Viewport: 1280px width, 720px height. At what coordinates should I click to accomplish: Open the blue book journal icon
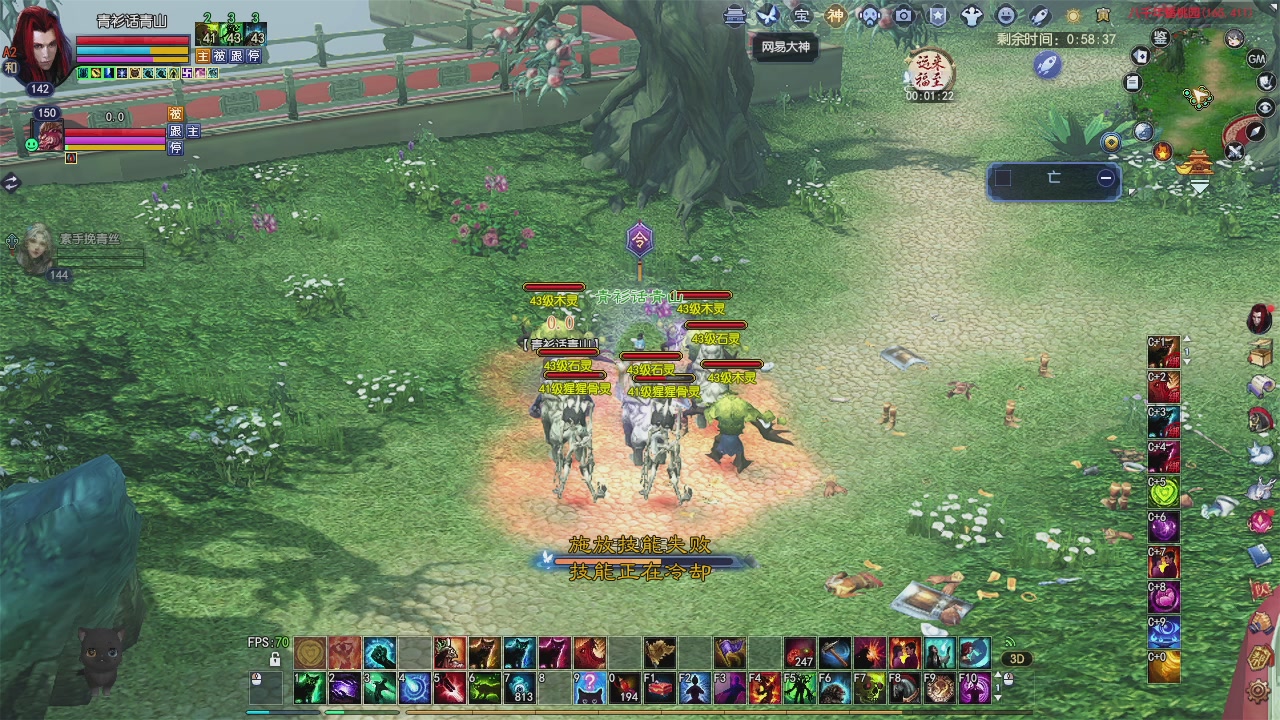coord(1260,555)
